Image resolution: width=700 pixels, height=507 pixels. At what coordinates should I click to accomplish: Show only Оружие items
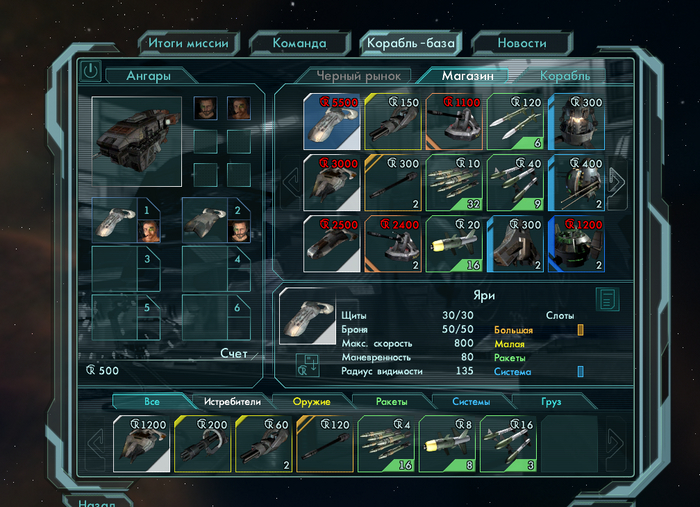[x=312, y=402]
